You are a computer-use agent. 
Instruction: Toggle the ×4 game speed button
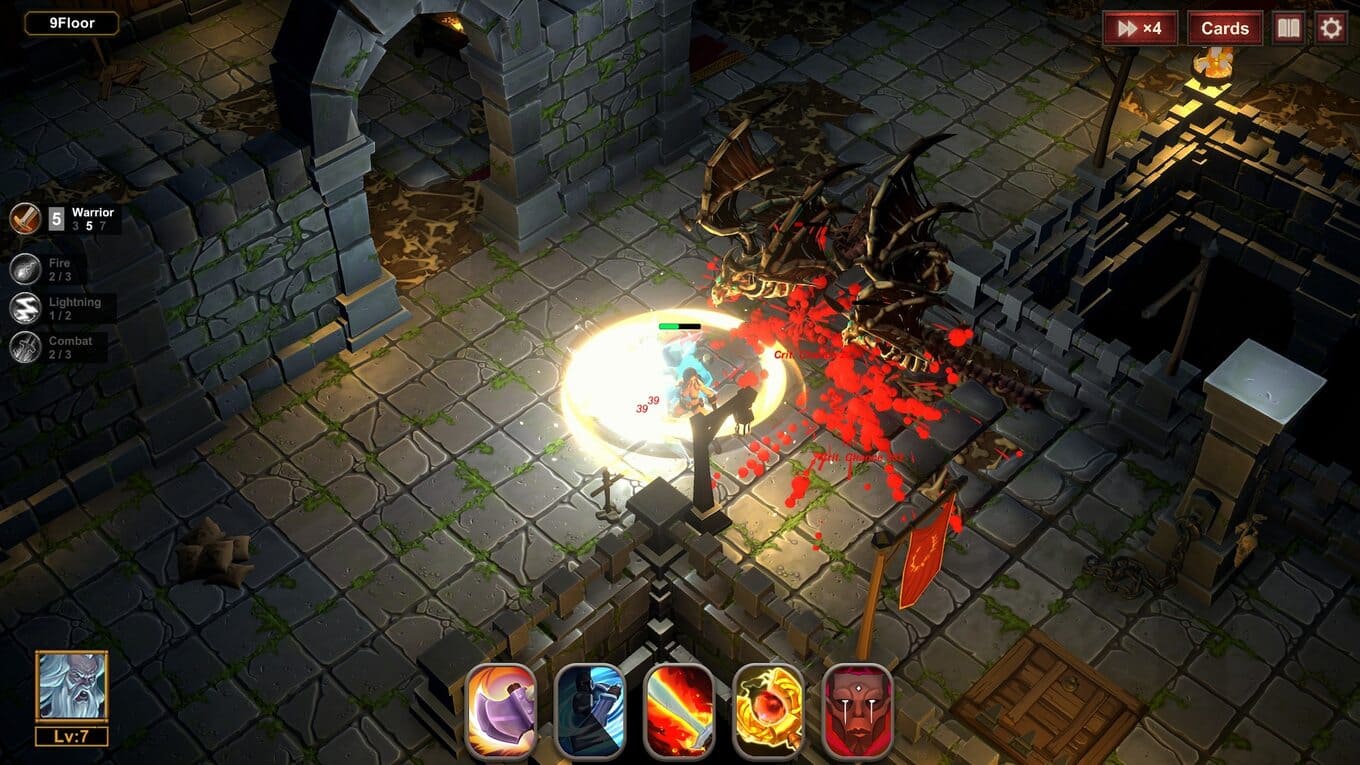click(x=1140, y=28)
